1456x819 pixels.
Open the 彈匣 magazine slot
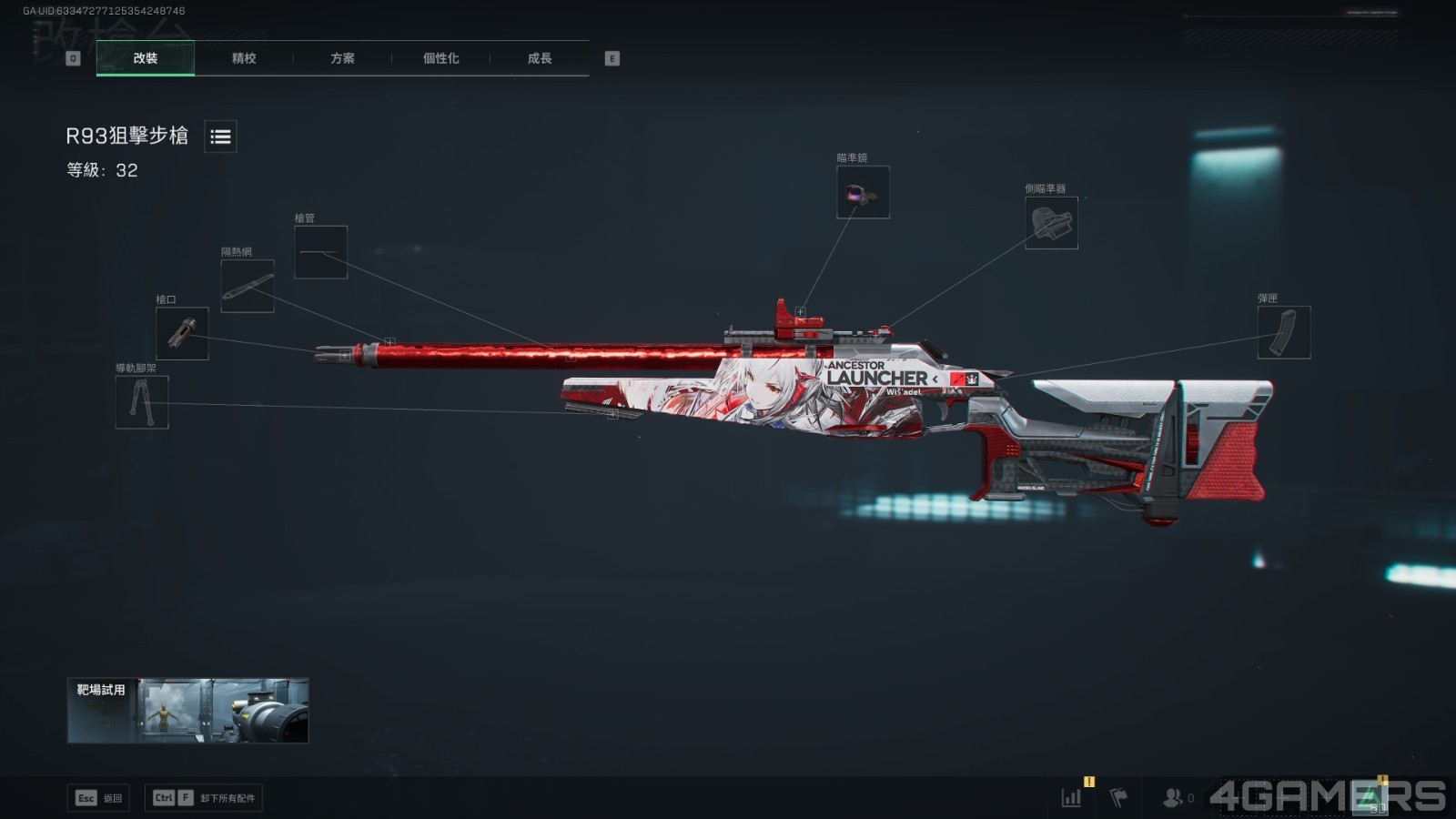tap(1283, 332)
